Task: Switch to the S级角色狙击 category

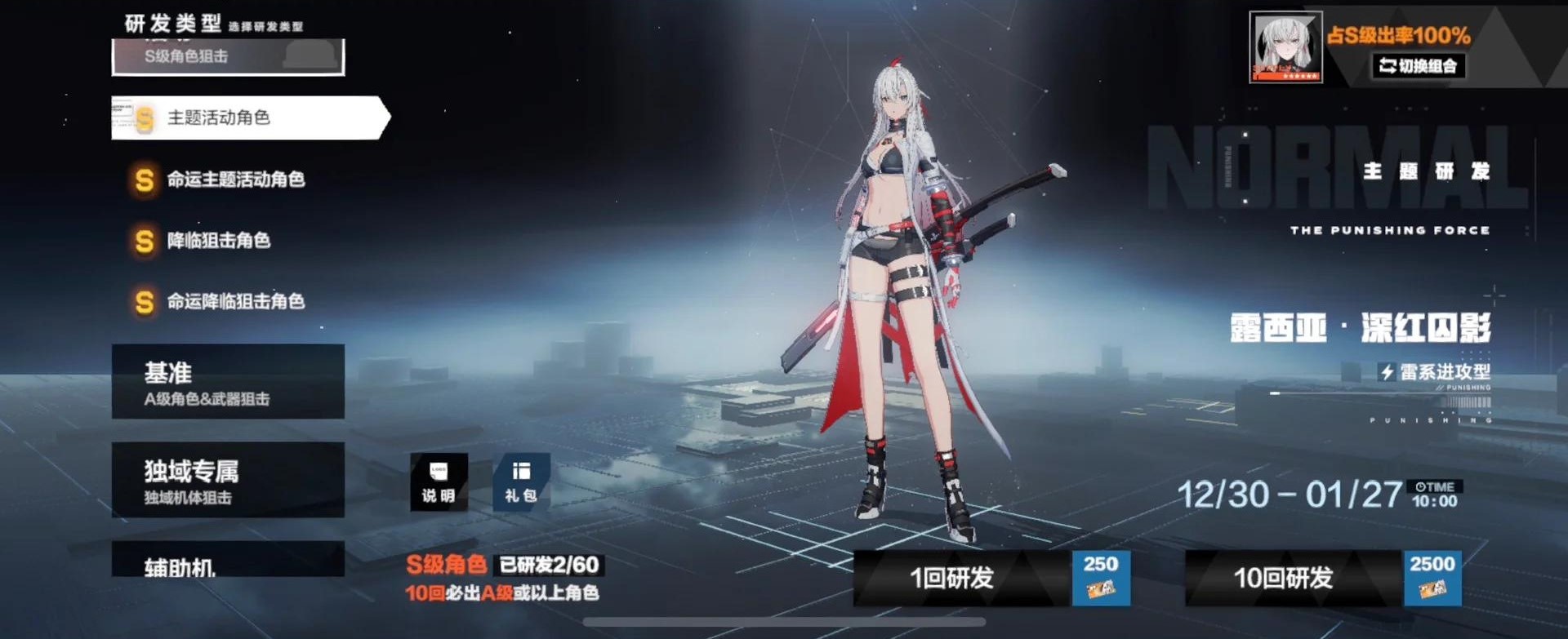Action: tap(229, 57)
